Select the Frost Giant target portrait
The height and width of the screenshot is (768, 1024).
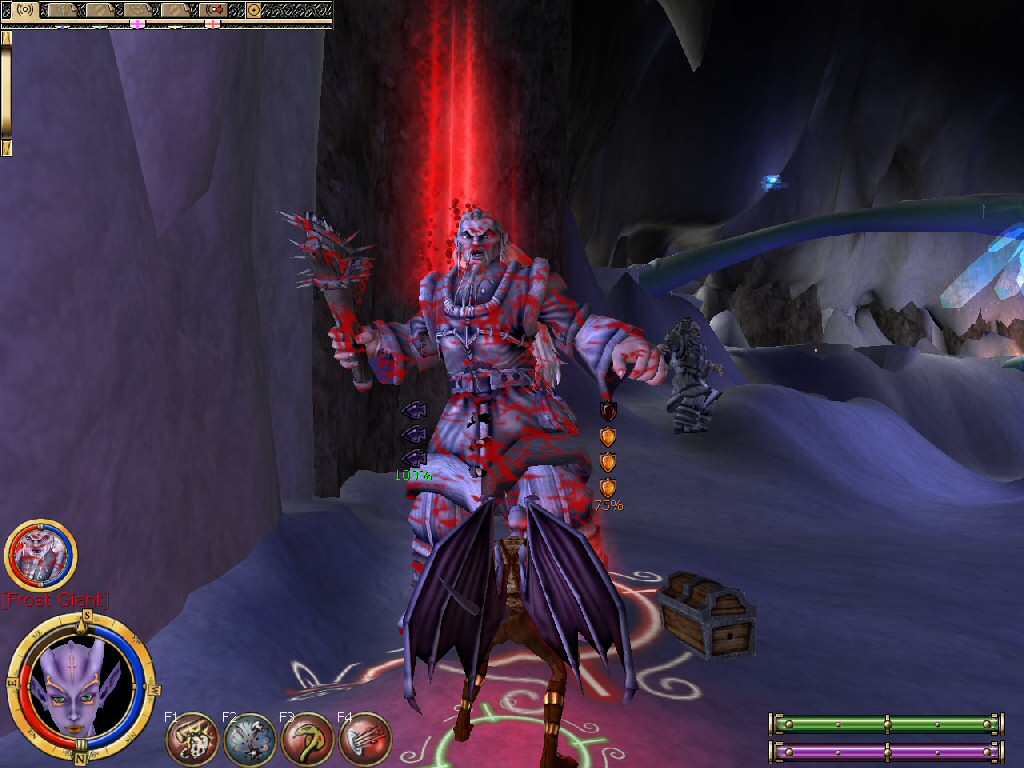41,555
